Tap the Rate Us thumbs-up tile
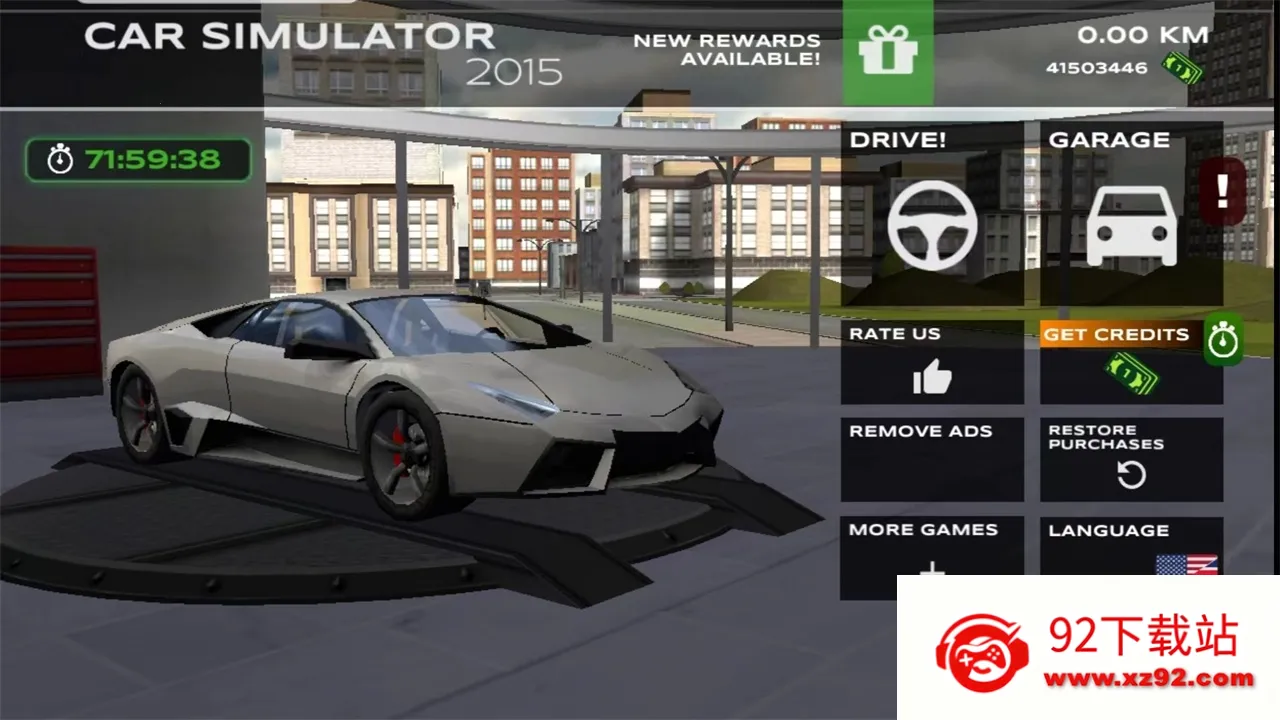The width and height of the screenshot is (1280, 720). (932, 363)
